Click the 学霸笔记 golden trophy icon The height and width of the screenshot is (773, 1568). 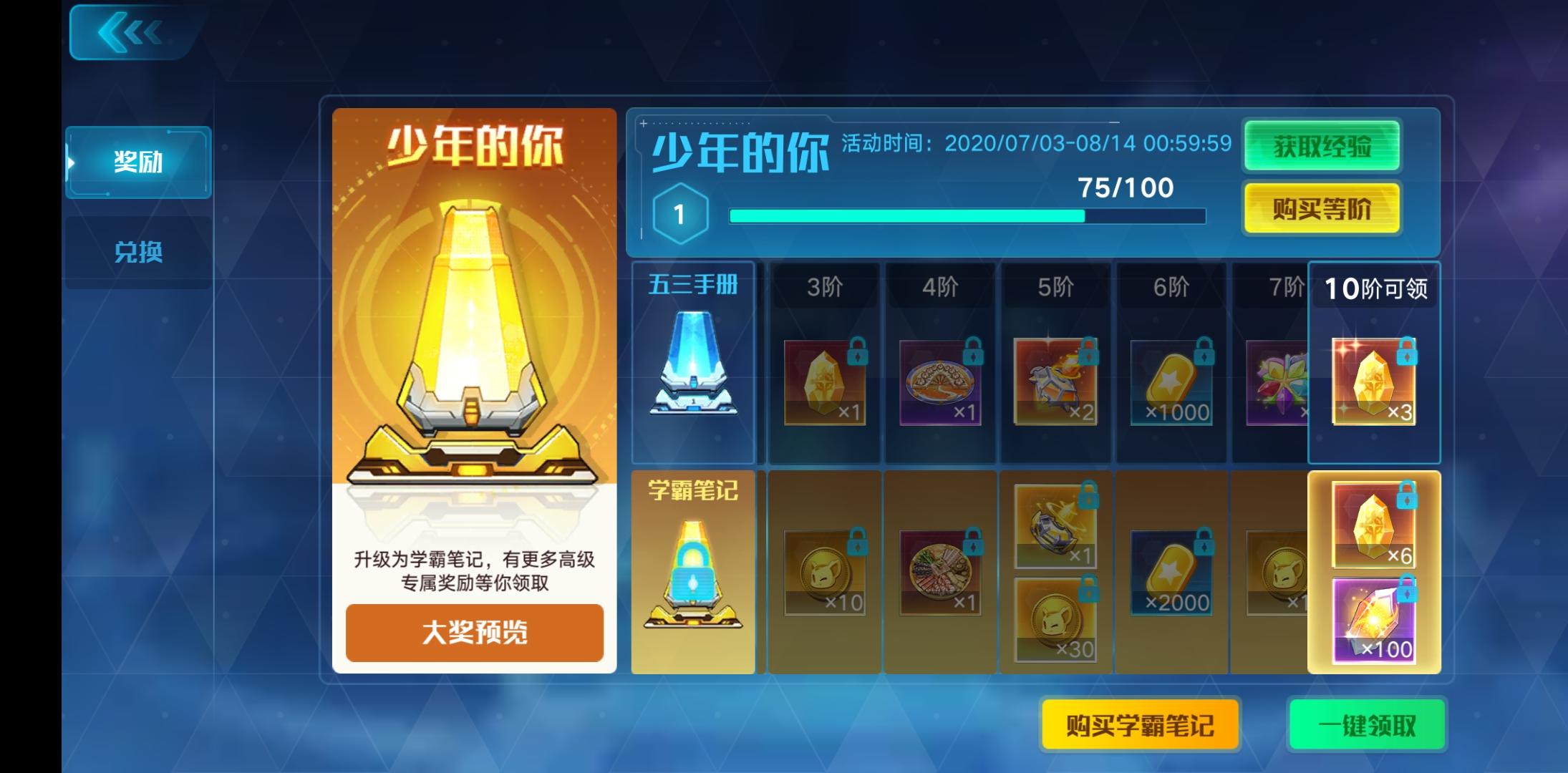click(x=692, y=573)
